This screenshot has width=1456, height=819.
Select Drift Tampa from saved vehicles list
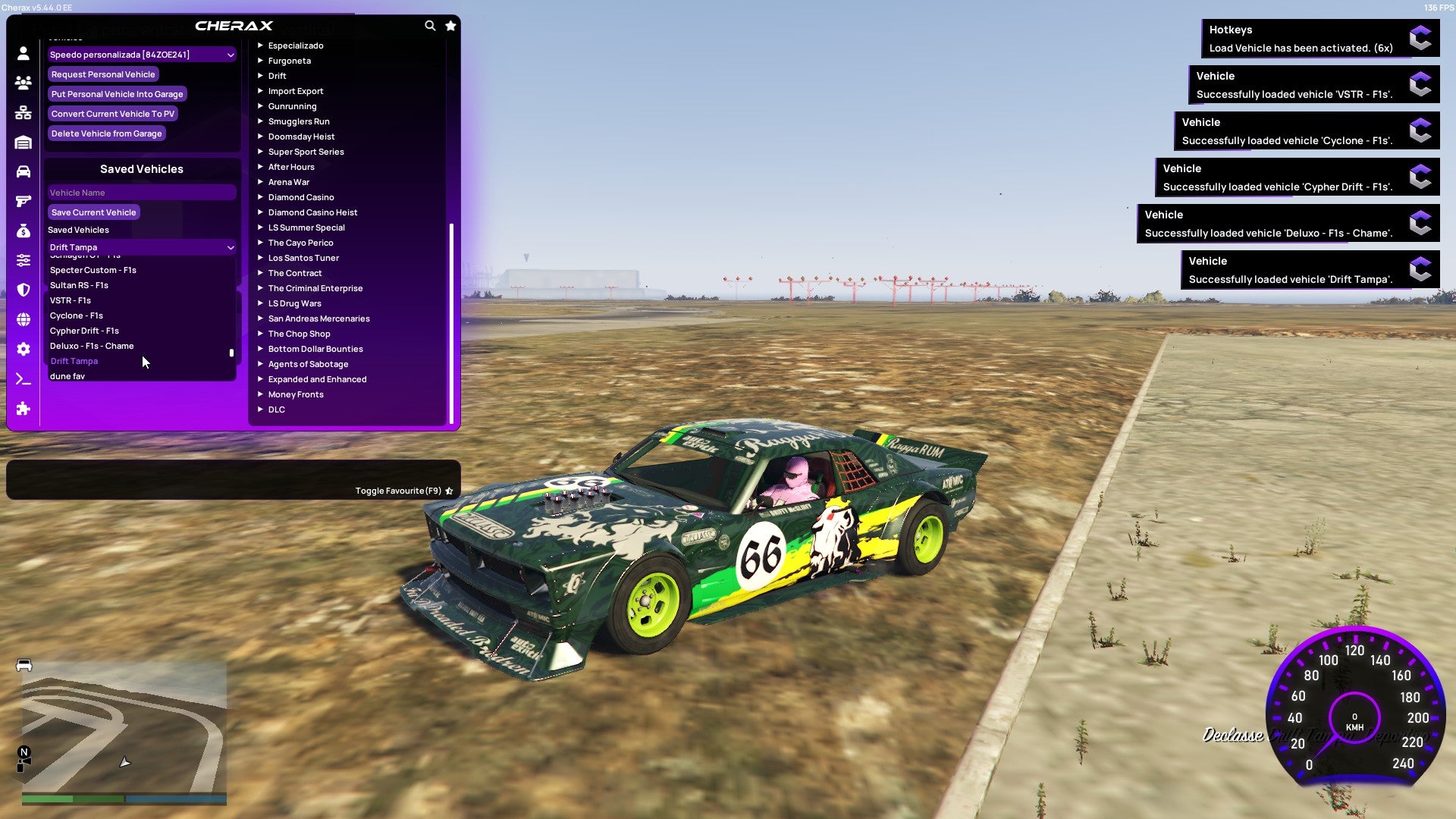(74, 361)
